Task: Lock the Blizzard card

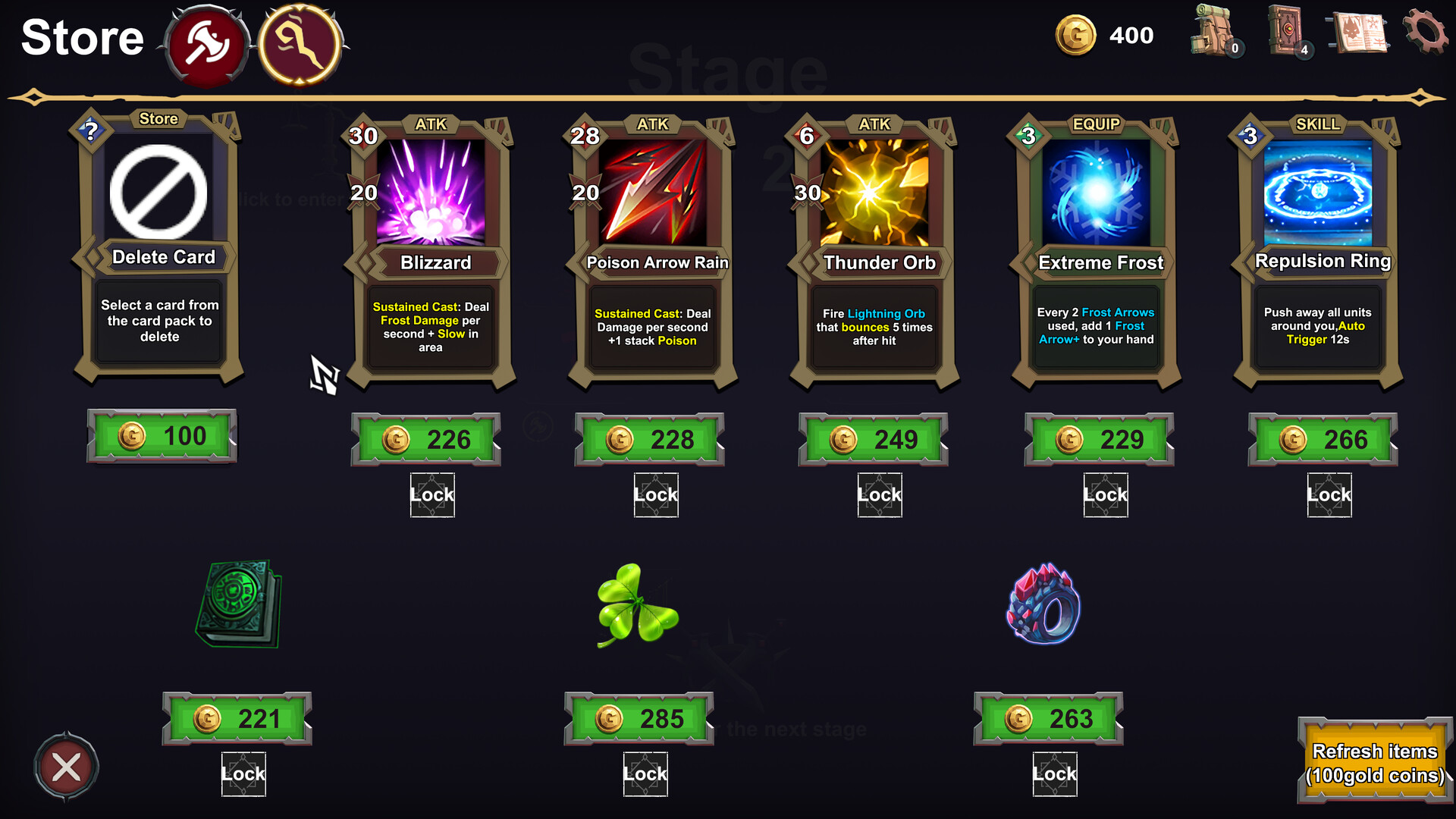Action: (x=431, y=494)
